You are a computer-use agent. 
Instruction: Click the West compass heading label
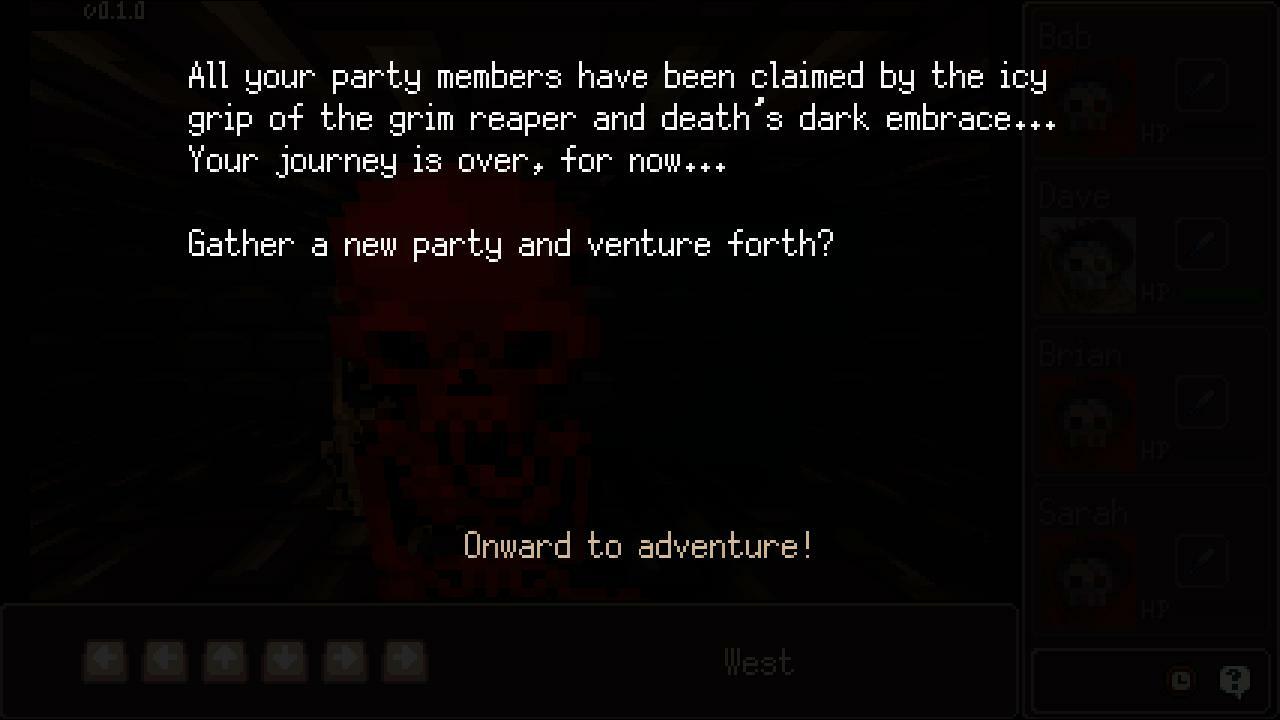pyautogui.click(x=758, y=661)
